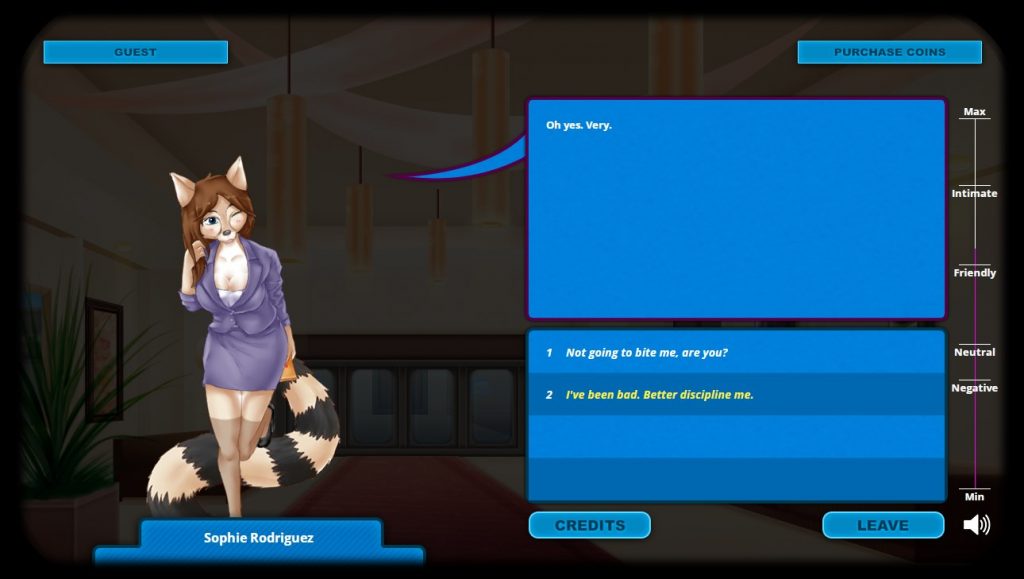Open the Guest account button
Viewport: 1024px width, 579px height.
click(x=135, y=52)
